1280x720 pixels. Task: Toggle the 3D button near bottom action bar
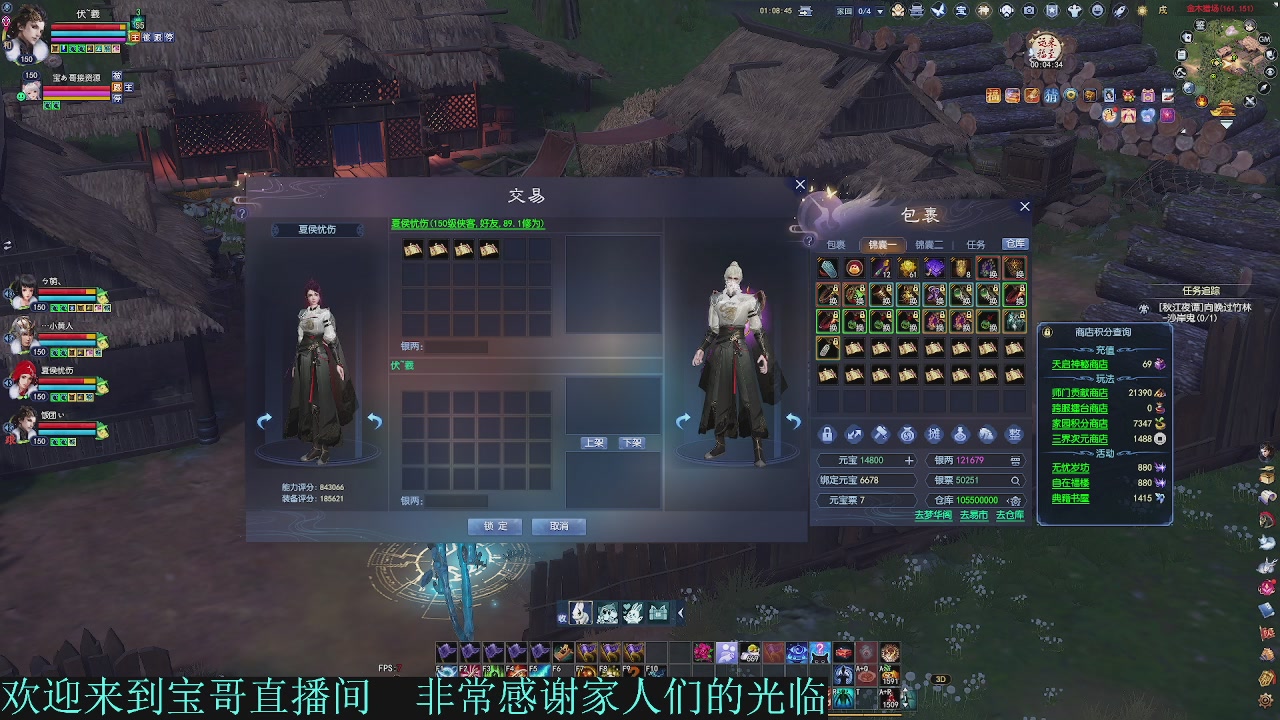[x=941, y=679]
